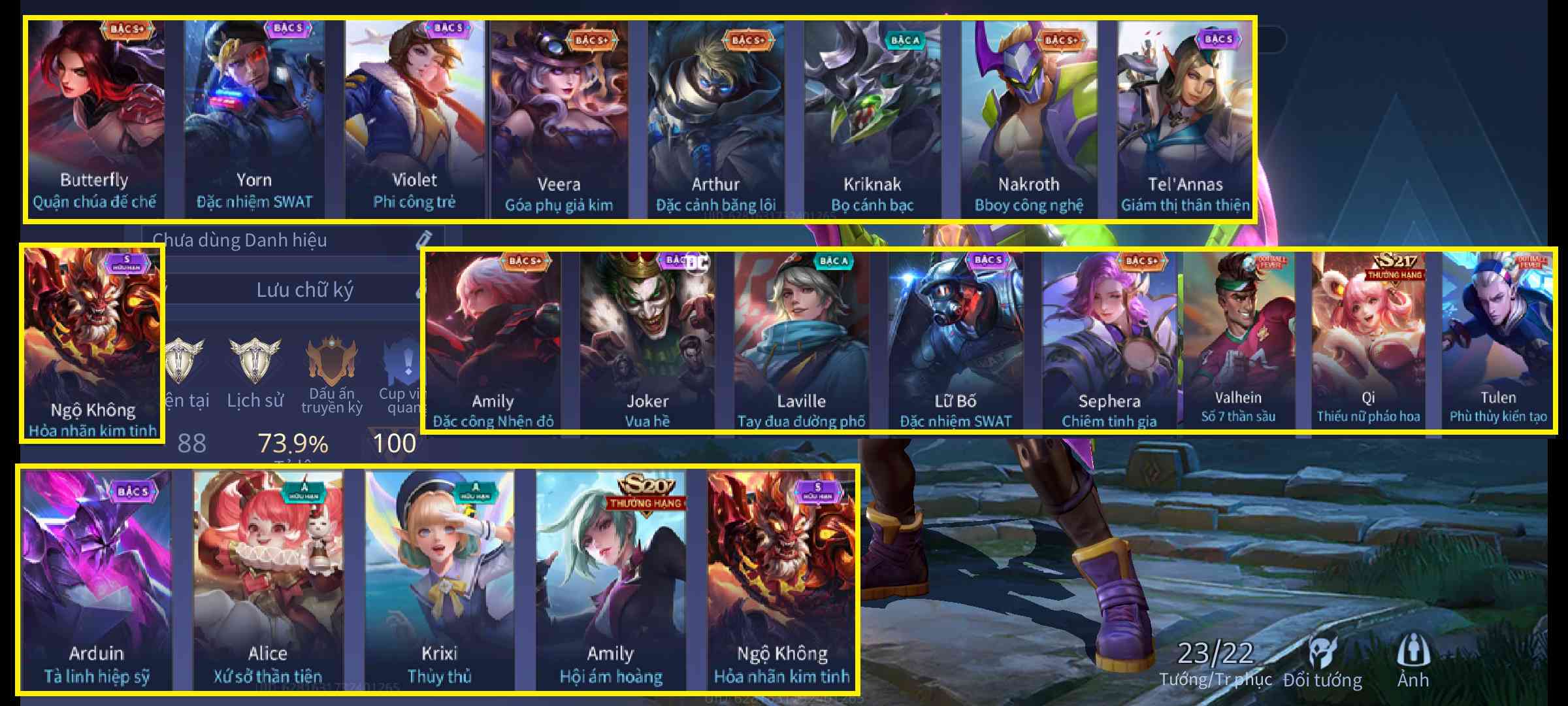Screen dimensions: 1568x706
Task: Select Kriknak Bọ cánh bạc skin
Action: pos(872,118)
